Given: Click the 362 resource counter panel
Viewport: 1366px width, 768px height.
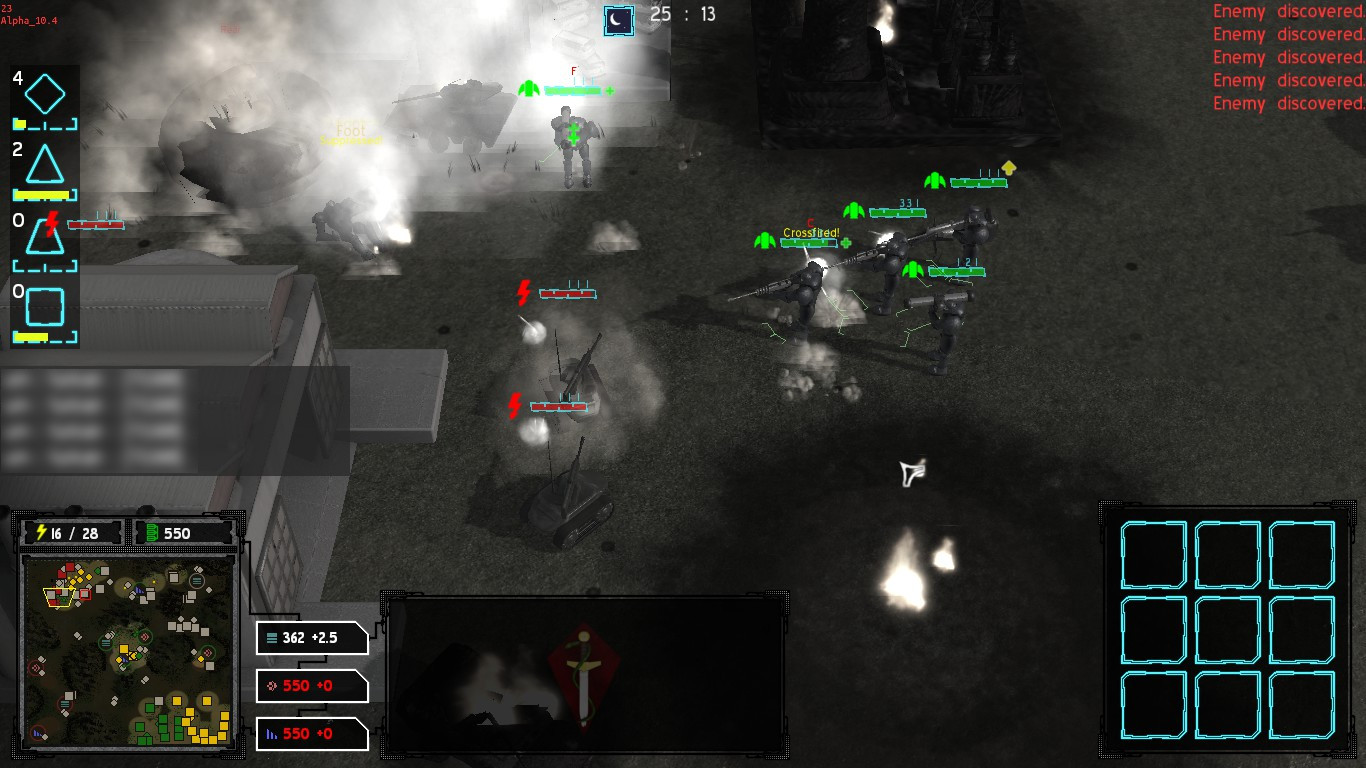Looking at the screenshot, I should coord(310,638).
